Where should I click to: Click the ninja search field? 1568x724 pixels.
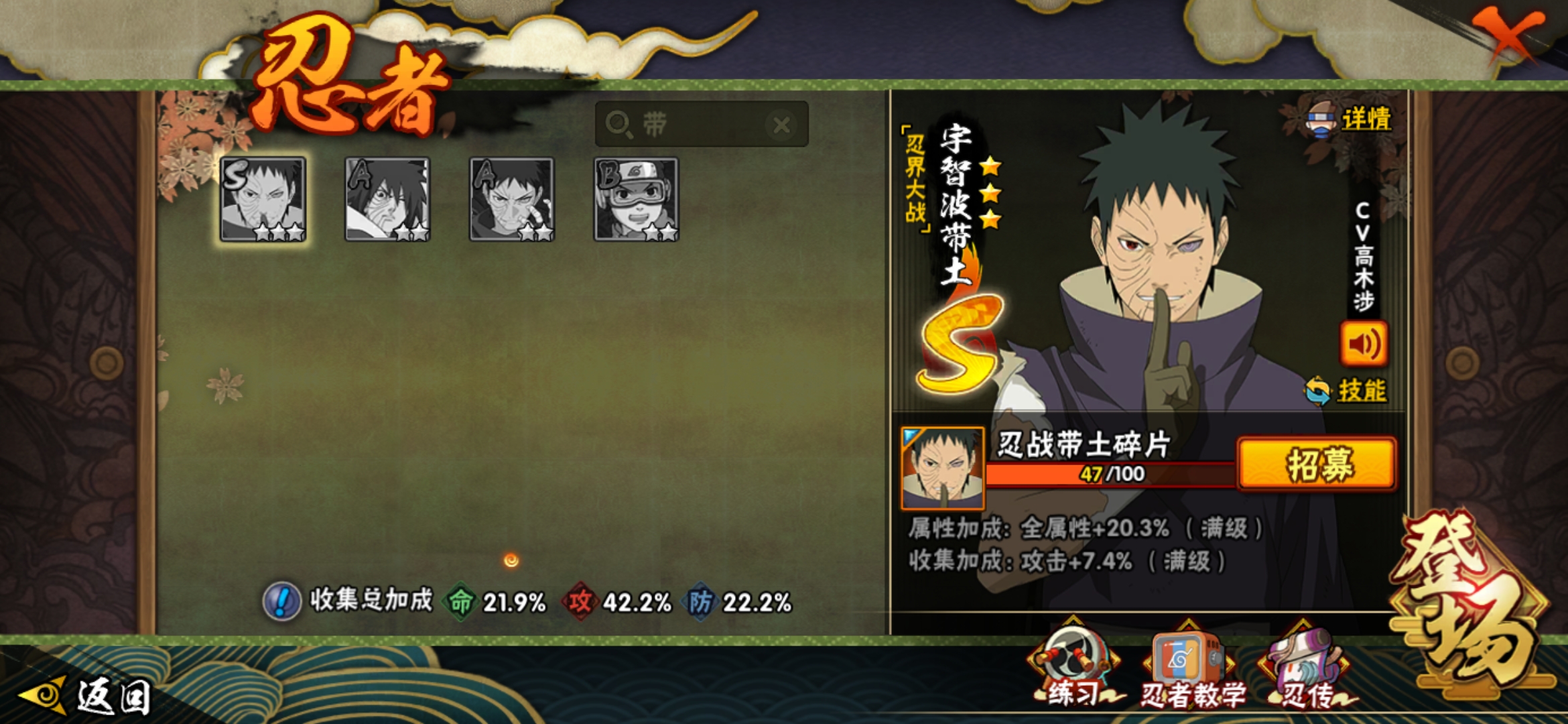[697, 124]
